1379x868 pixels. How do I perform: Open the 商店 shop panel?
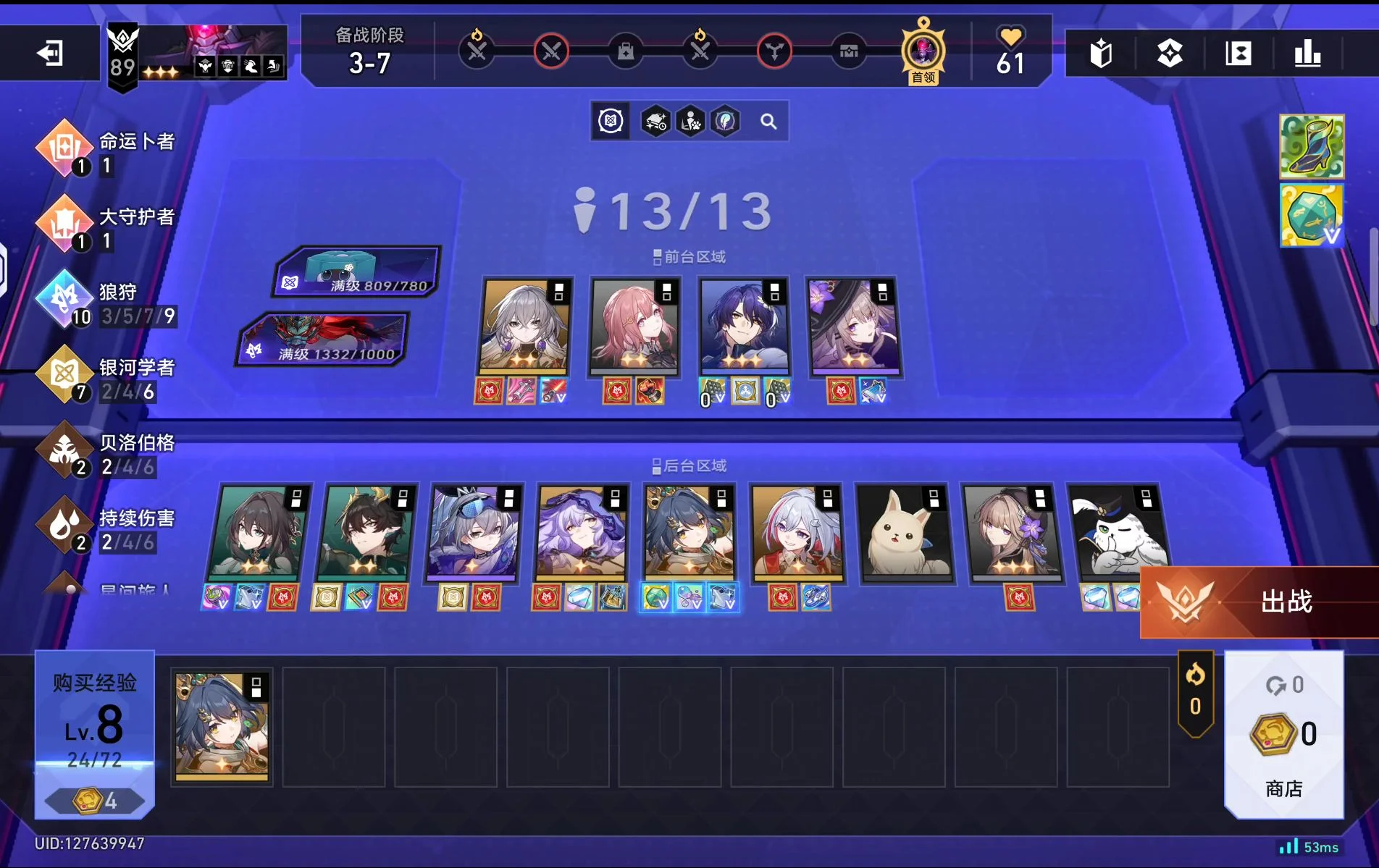pyautogui.click(x=1283, y=735)
